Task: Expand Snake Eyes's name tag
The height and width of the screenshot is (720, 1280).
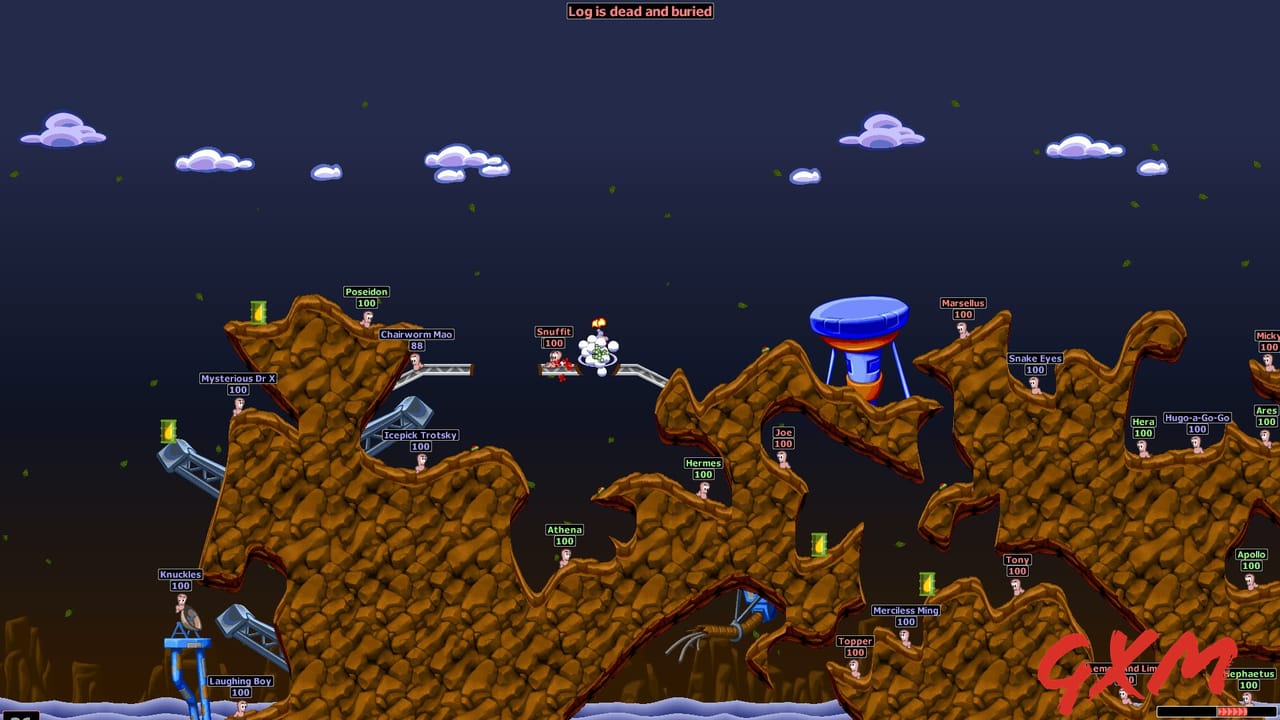Action: tap(1033, 357)
